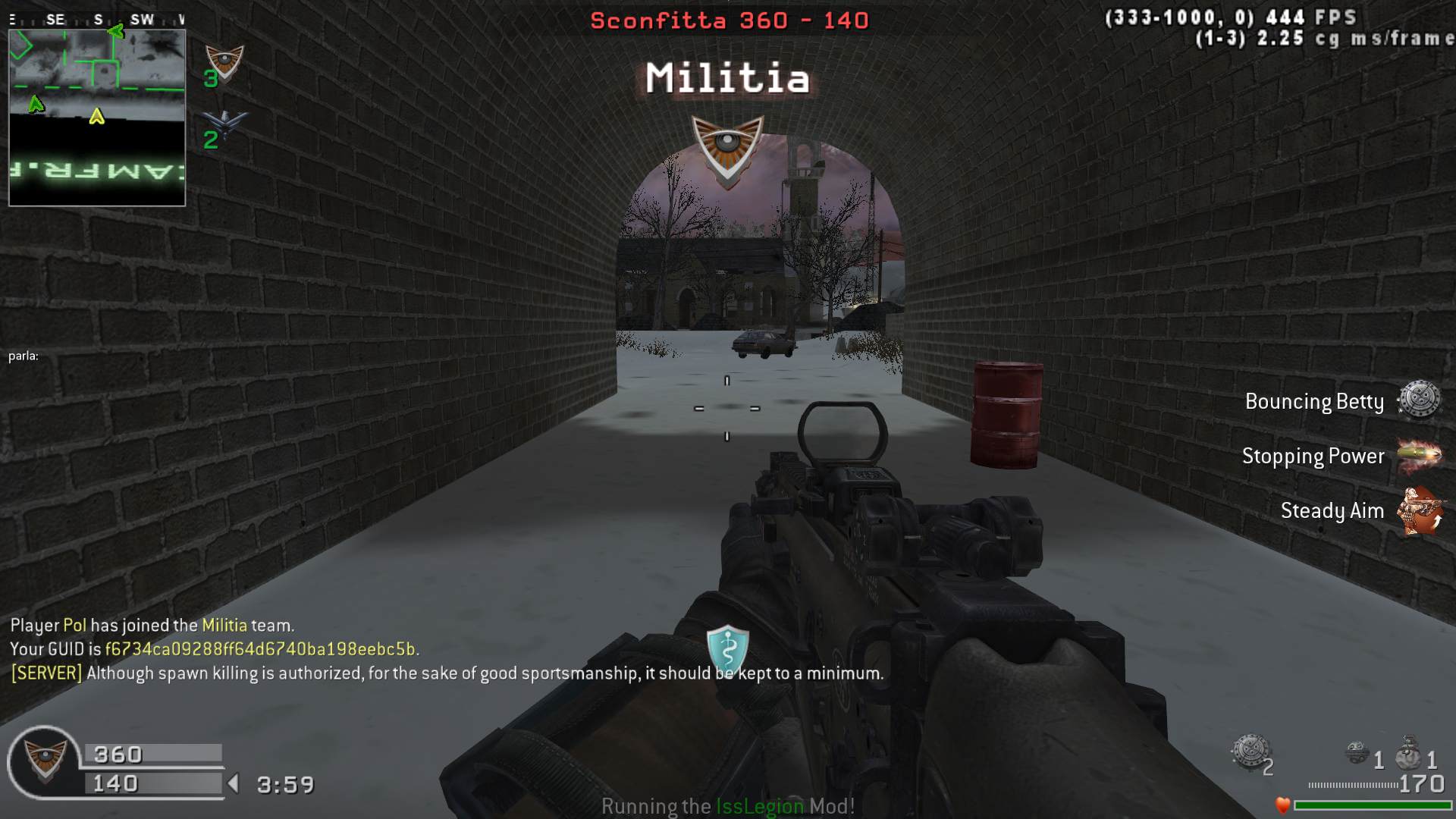The height and width of the screenshot is (819, 1456).
Task: Click the Militia team emblem beside the score bars
Action: click(45, 760)
